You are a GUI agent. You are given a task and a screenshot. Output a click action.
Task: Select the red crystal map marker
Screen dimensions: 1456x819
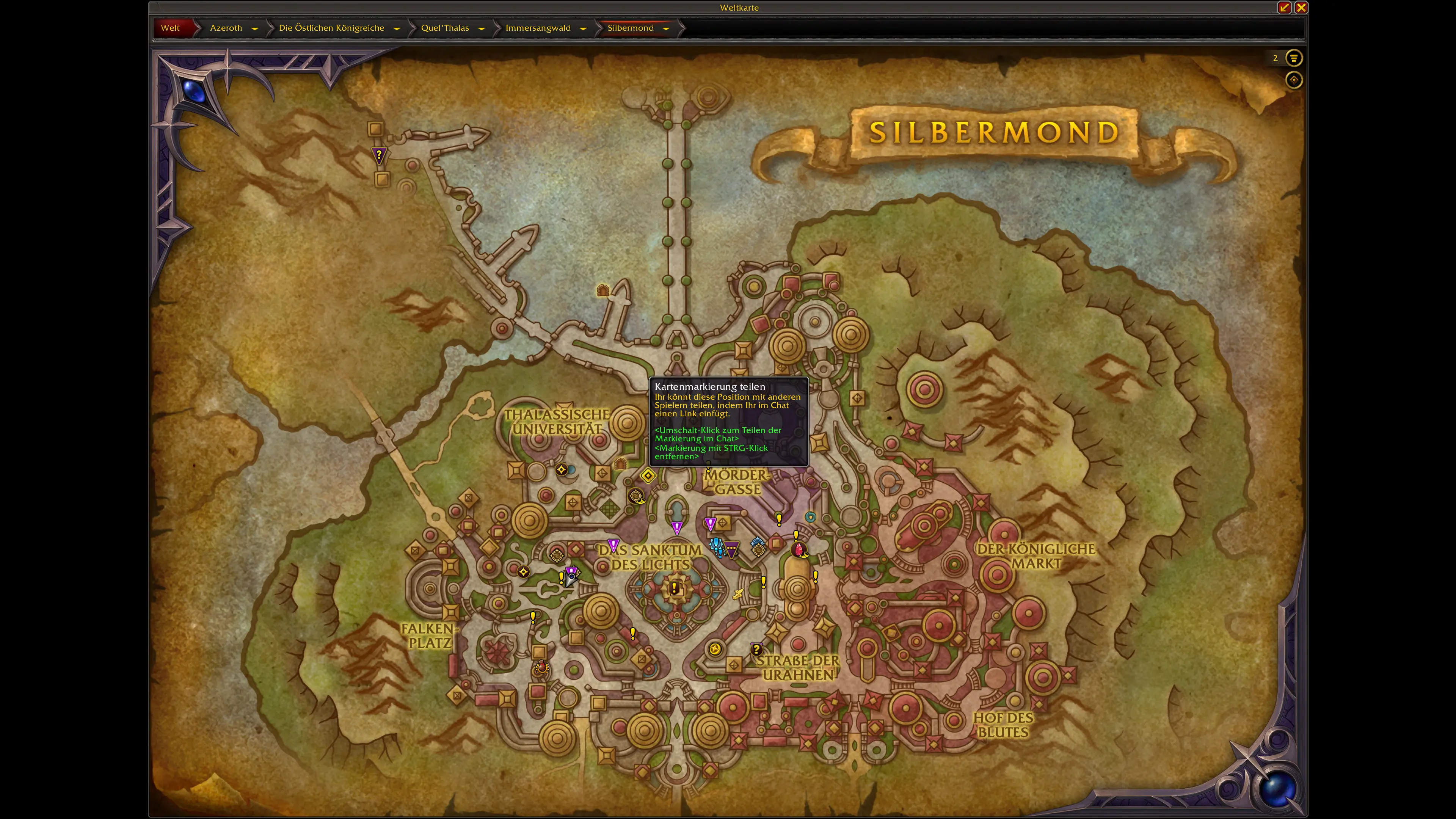[799, 549]
